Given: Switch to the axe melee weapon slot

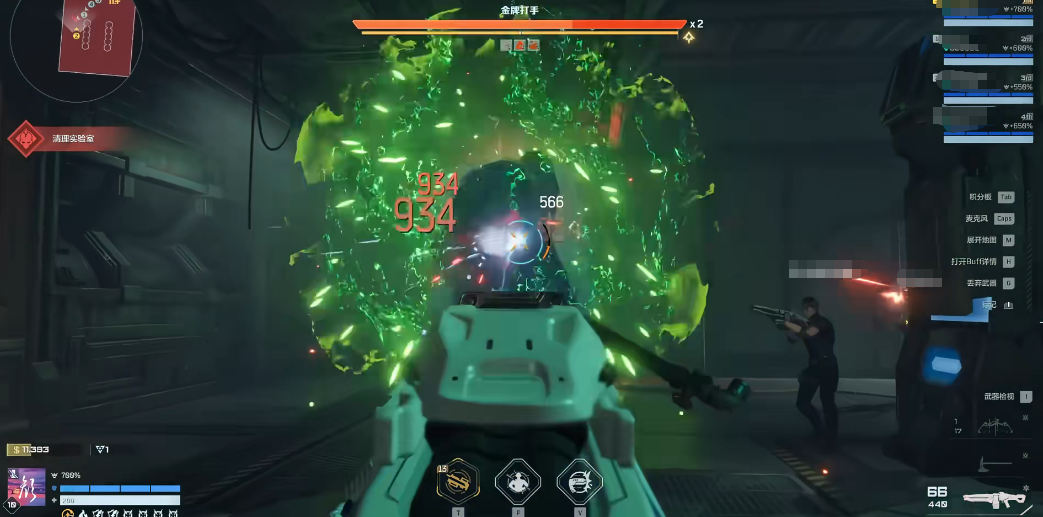Looking at the screenshot, I should (x=993, y=462).
